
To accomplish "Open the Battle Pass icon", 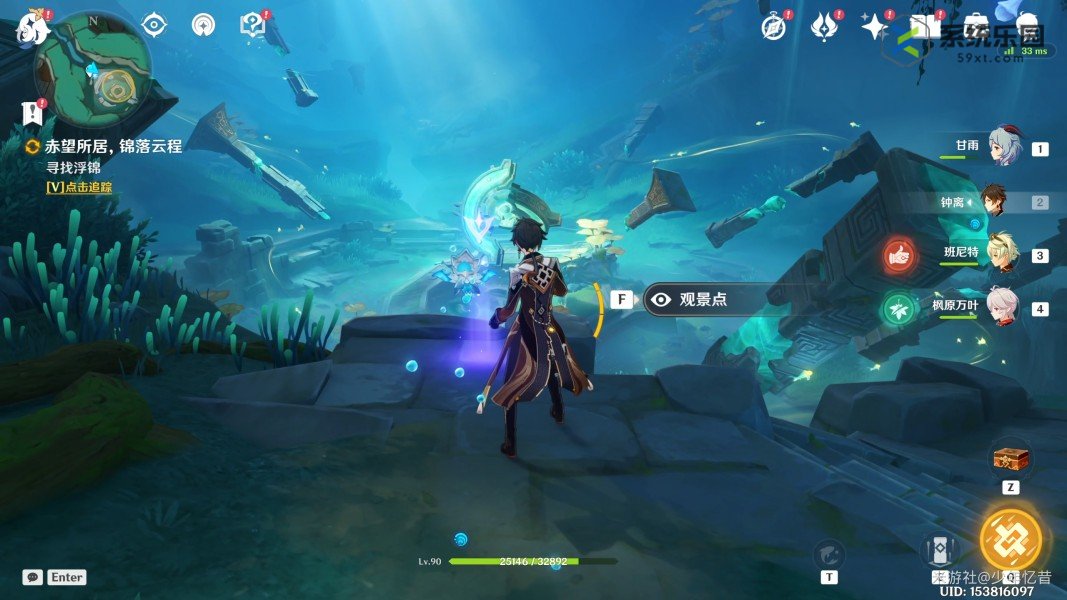I will pyautogui.click(x=925, y=27).
